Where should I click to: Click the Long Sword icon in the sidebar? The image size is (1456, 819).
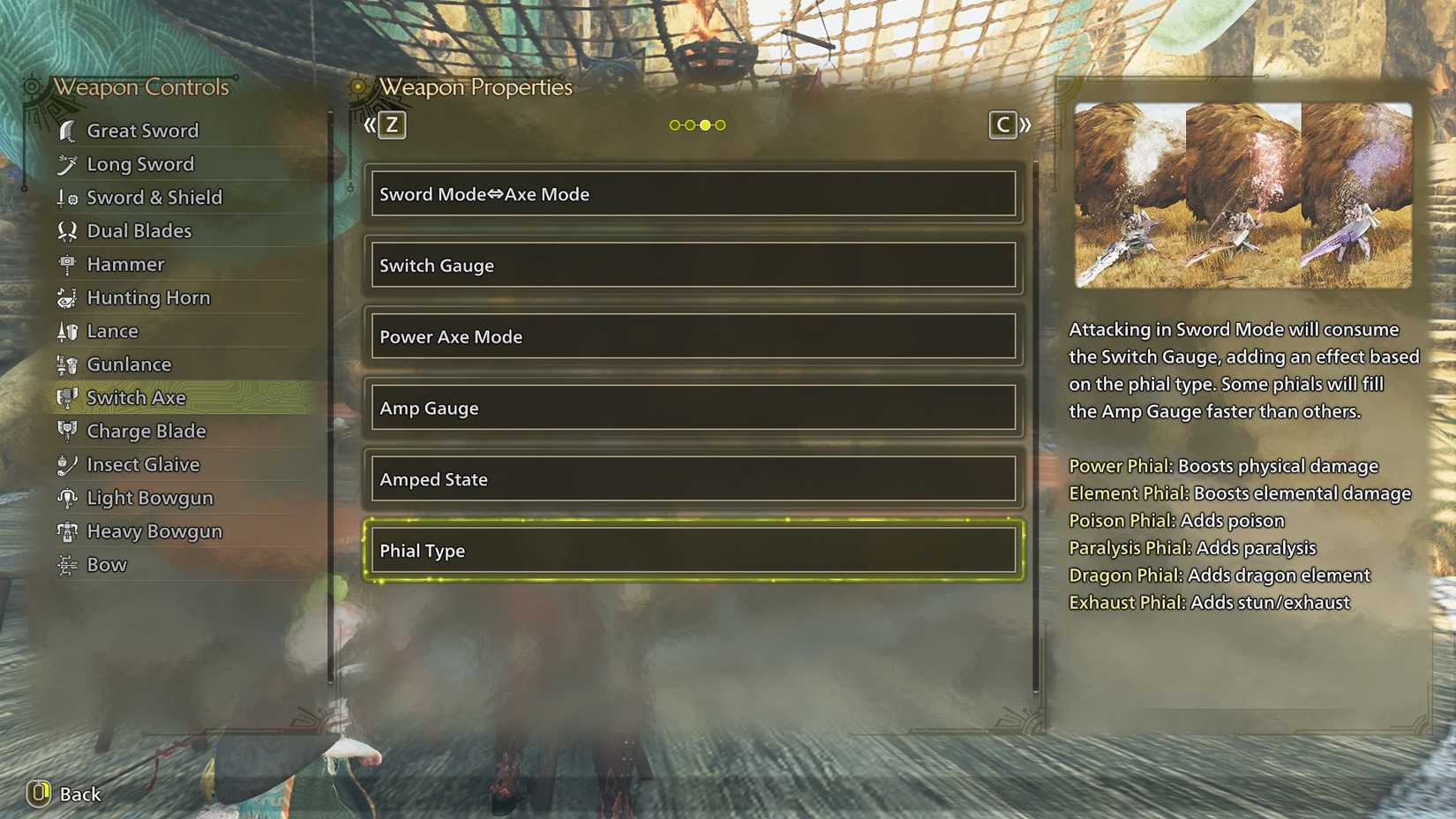pos(66,164)
